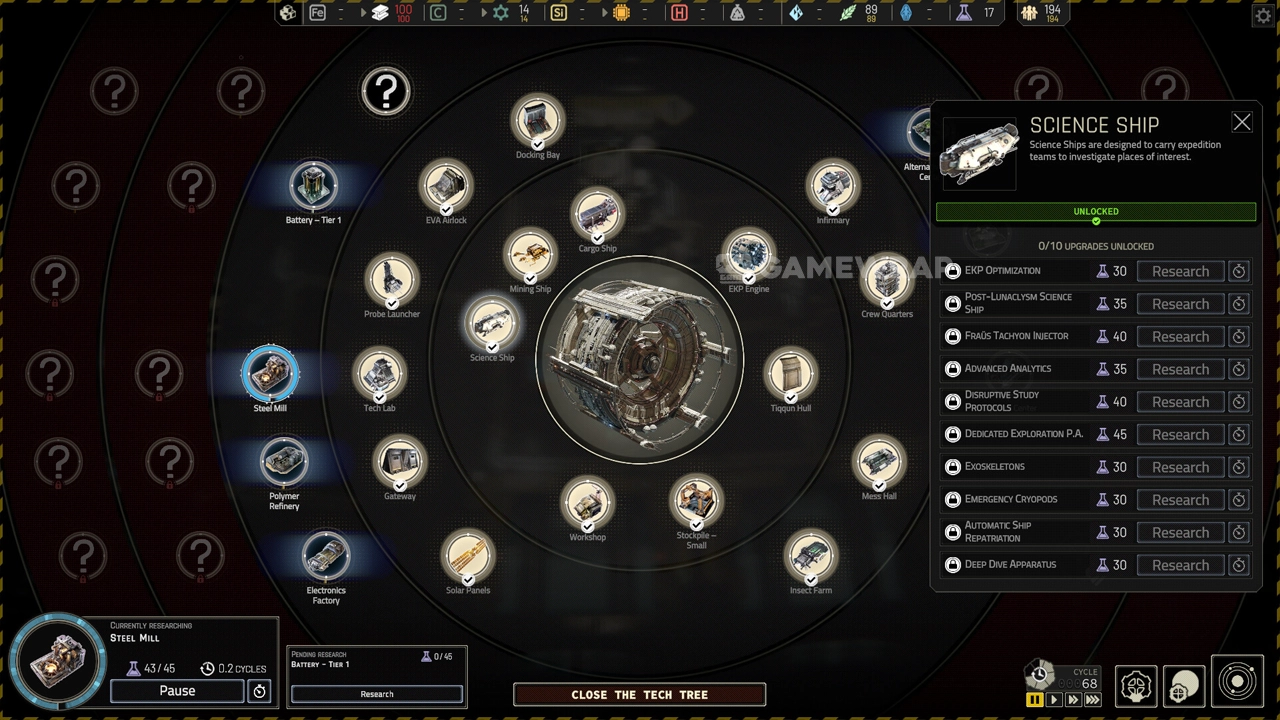Research the Fraüs Tachyon Injector upgrade

click(x=1180, y=337)
